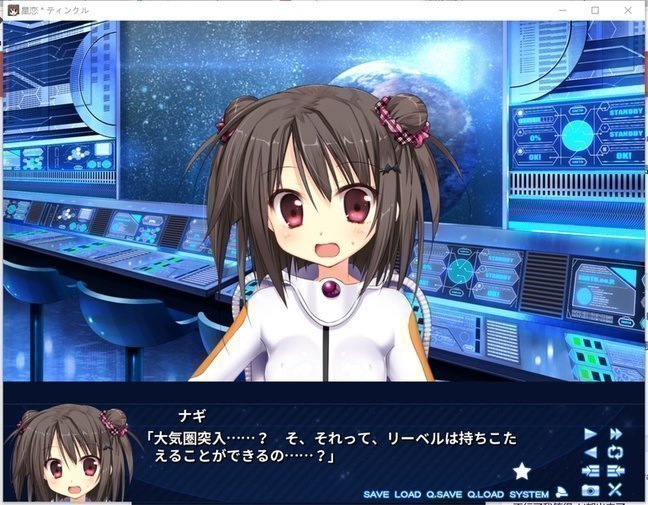Start auto-play with the single arrow
Screen dimensions: 648x505
pos(590,433)
